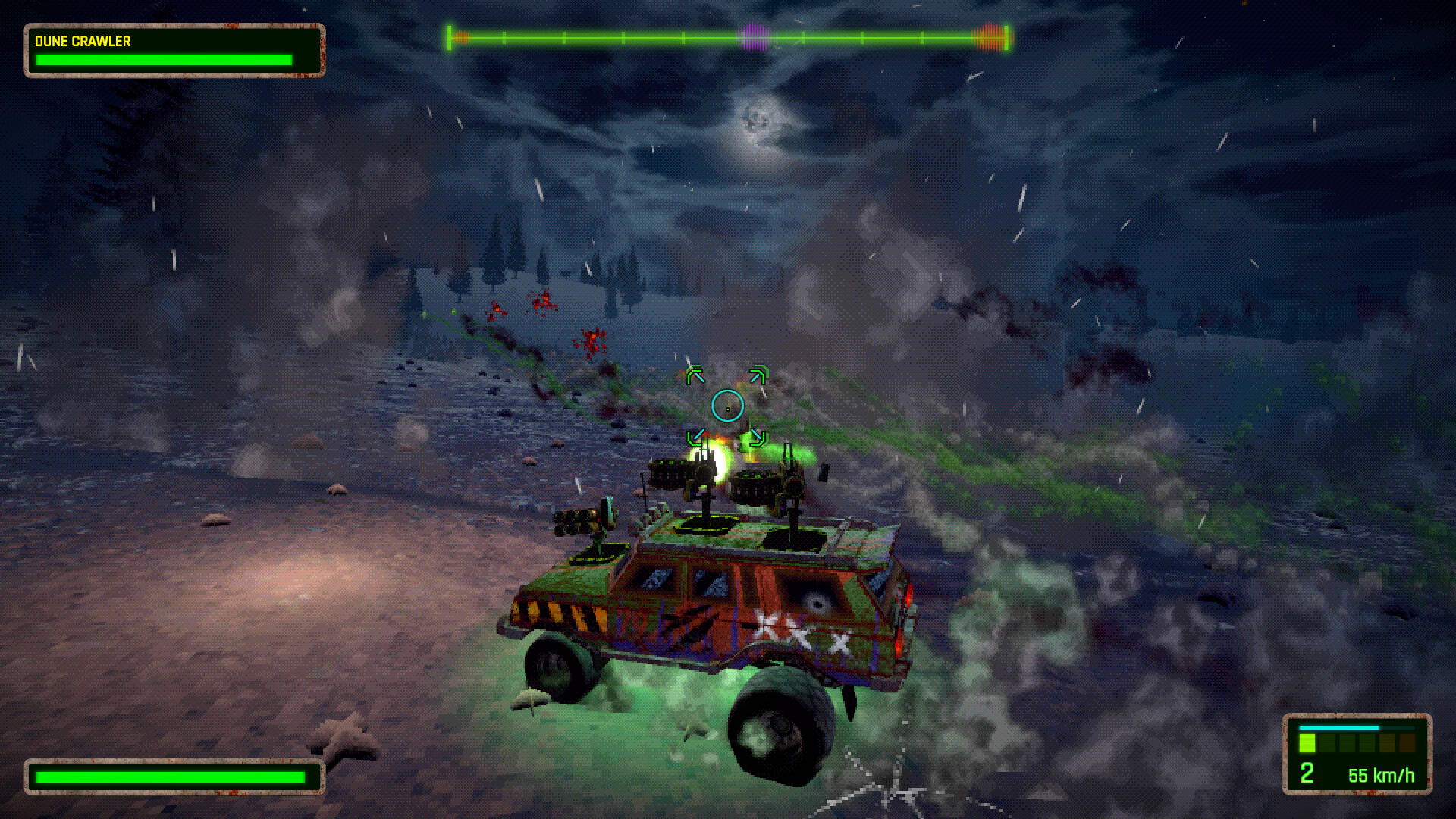The width and height of the screenshot is (1456, 819).
Task: Click the upper-right targeting bracket arrow
Action: [758, 374]
